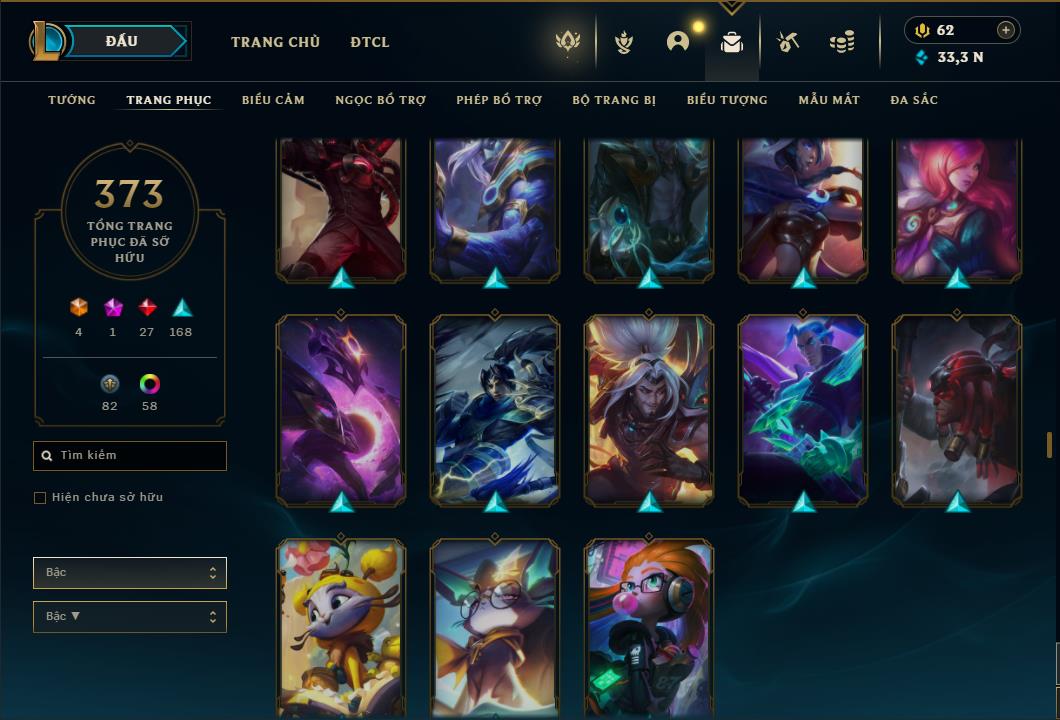Toggle the Hiện chưa sở hữu checkbox
This screenshot has height=720, width=1060.
tap(40, 498)
